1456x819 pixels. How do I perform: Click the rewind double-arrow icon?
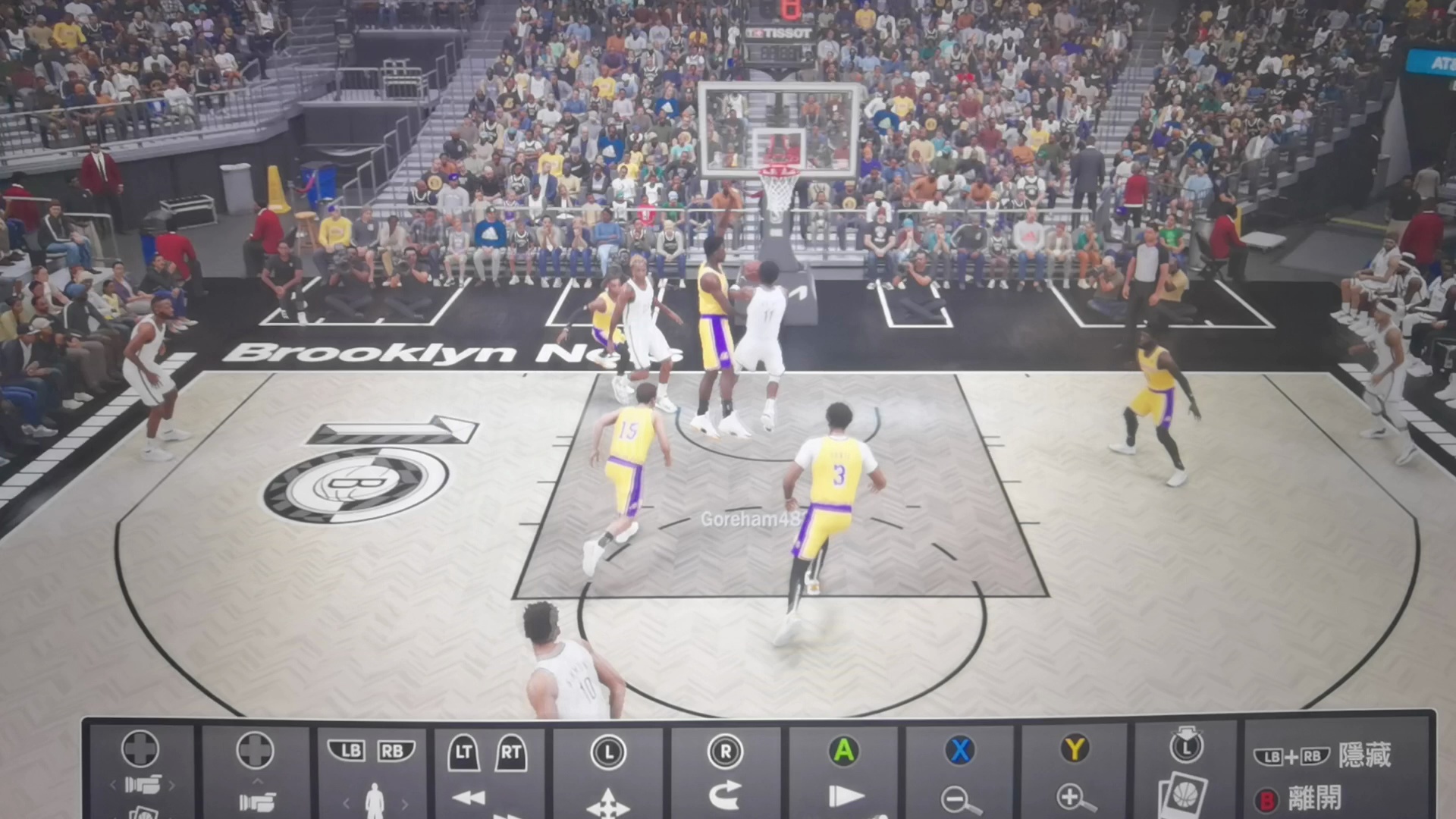pos(468,798)
